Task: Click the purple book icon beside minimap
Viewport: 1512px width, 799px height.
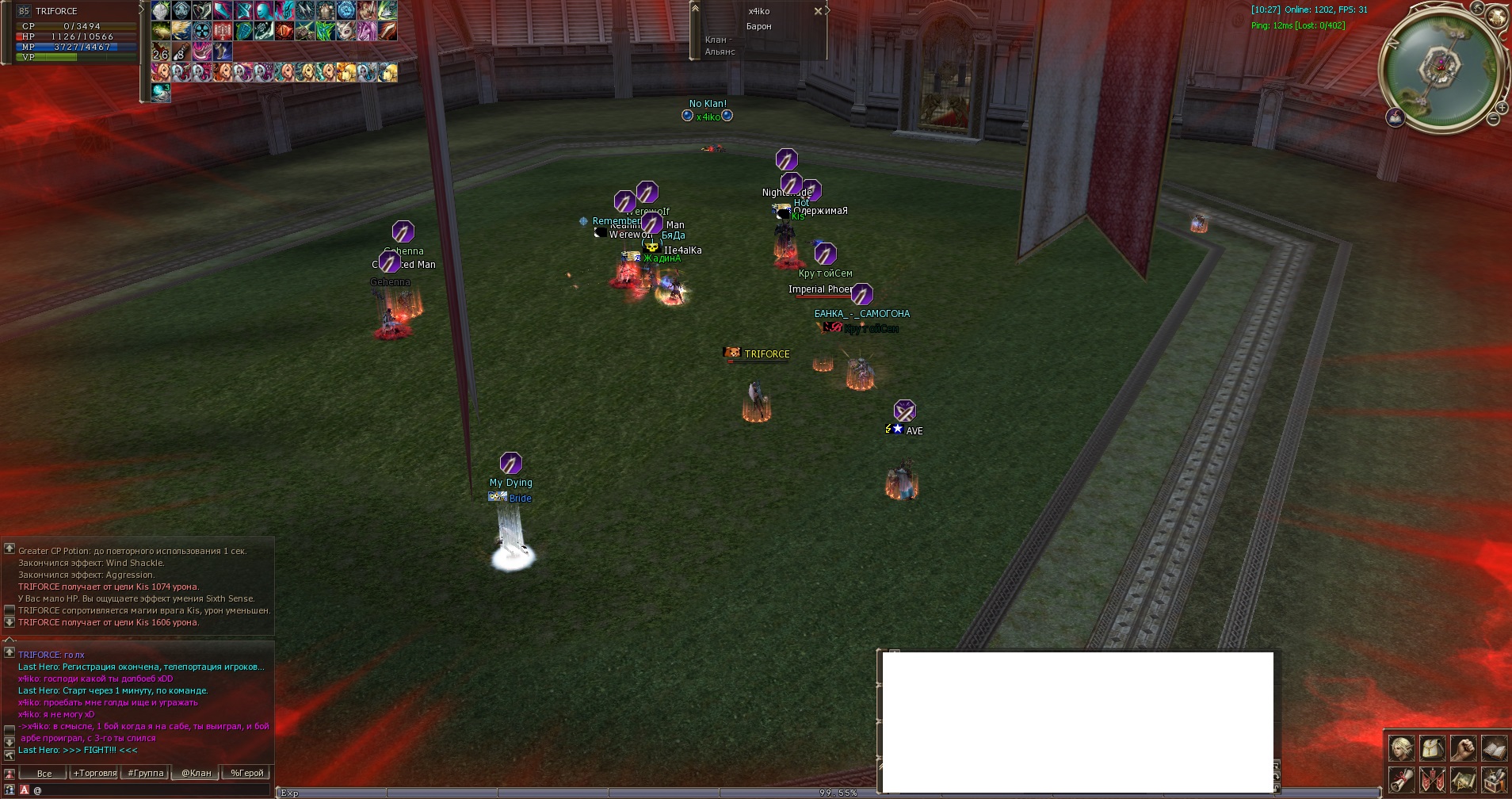Action: (1396, 117)
